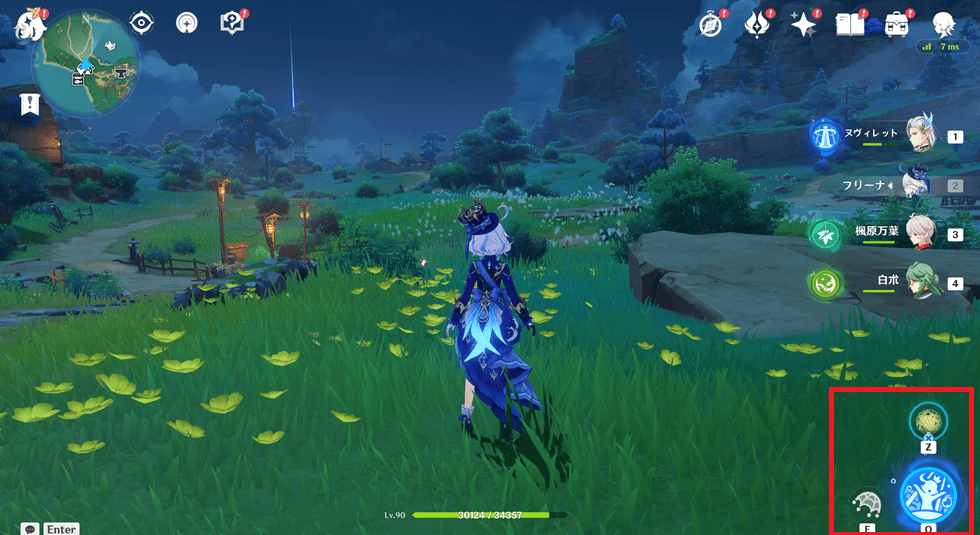
Task: Use the elemental skill icon
Action: (866, 505)
